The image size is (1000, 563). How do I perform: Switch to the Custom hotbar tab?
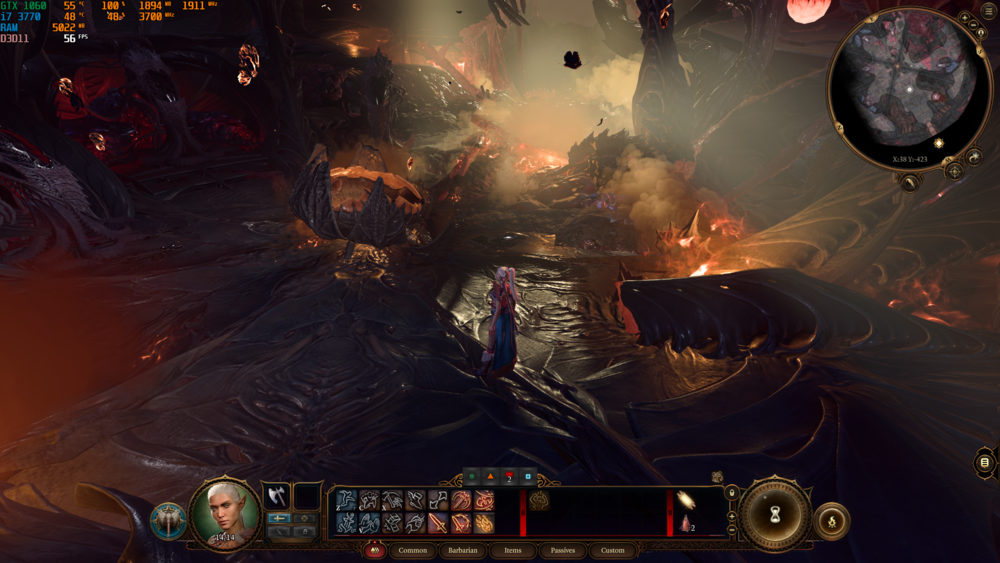coord(612,550)
